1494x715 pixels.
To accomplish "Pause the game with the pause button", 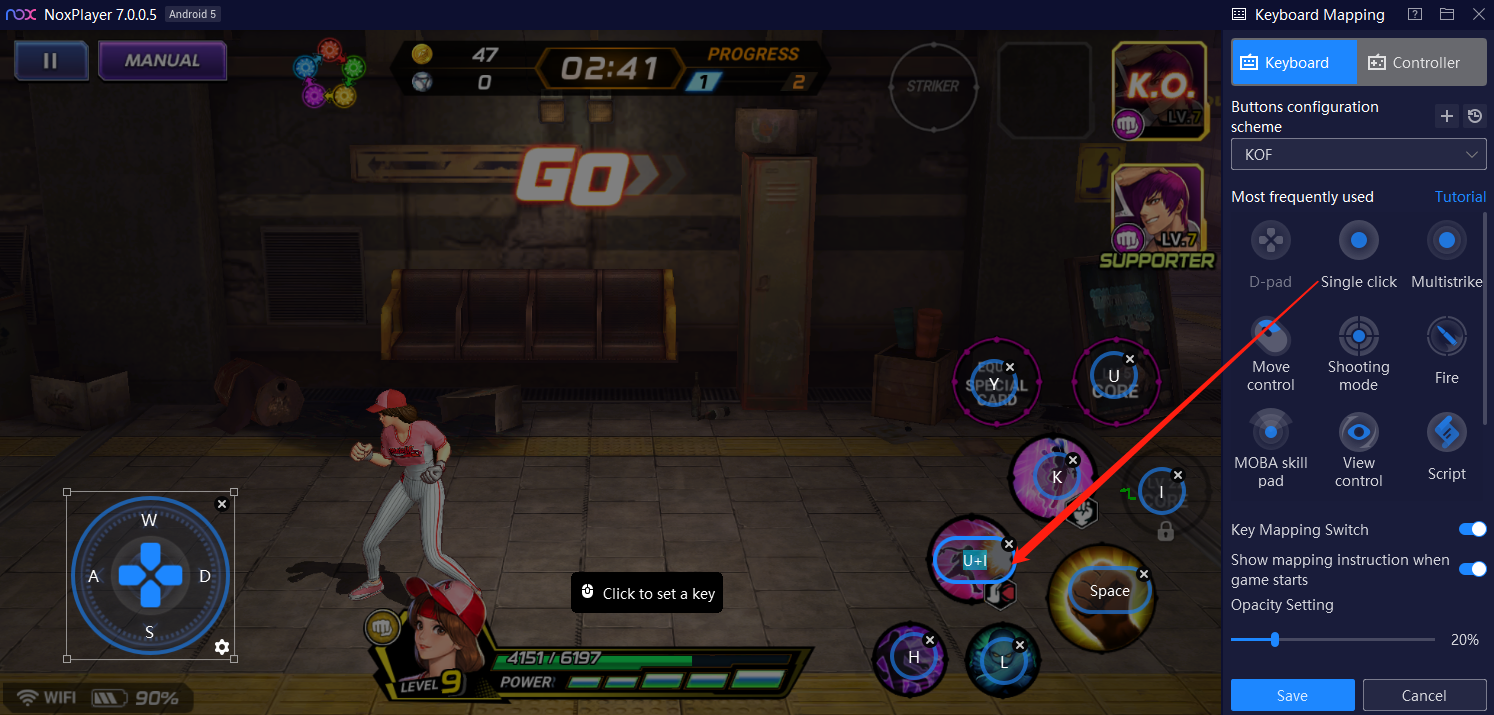I will (50, 61).
